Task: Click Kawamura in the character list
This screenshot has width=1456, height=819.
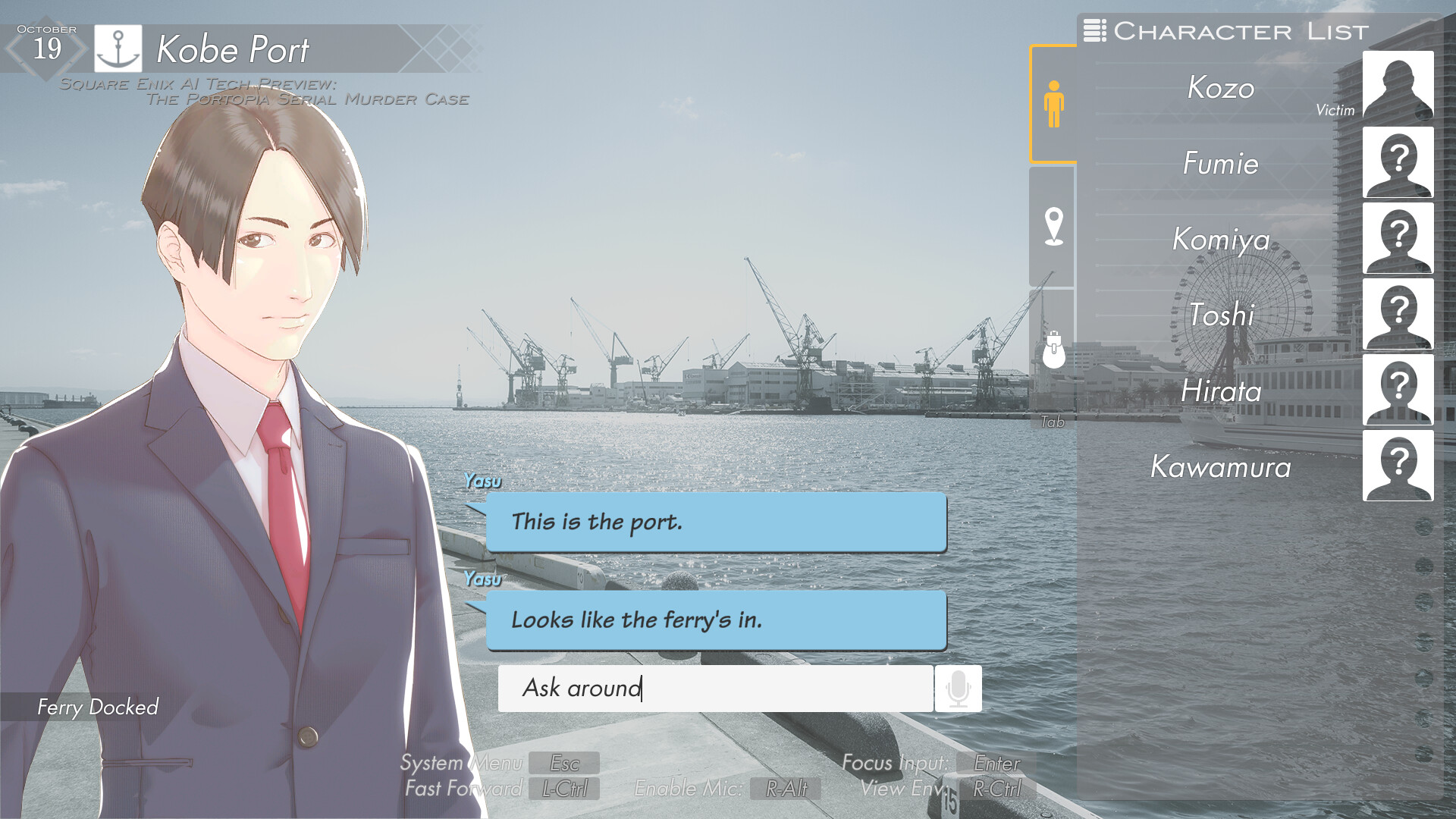Action: click(x=1219, y=468)
